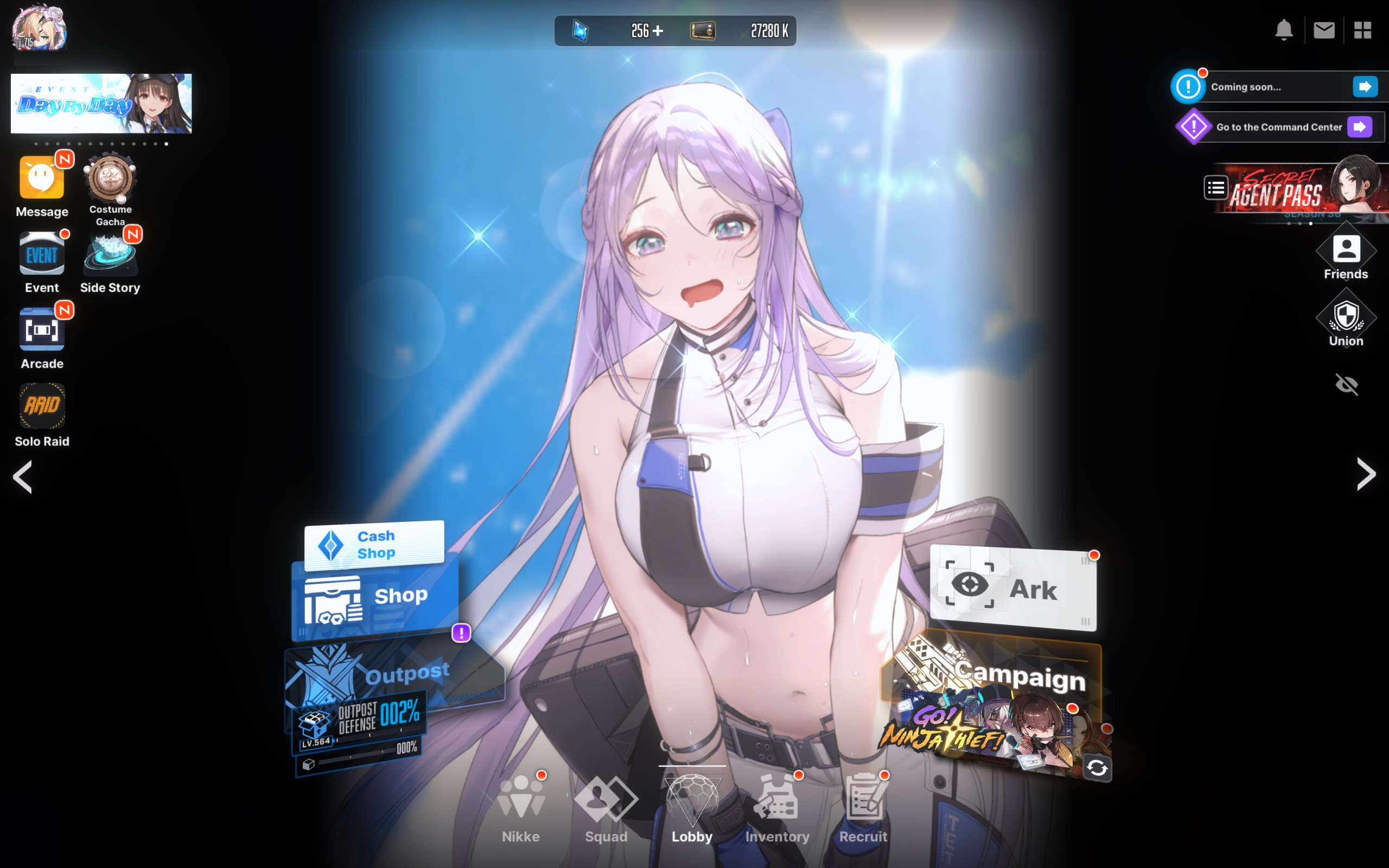Open the notification bell alerts
This screenshot has height=868, width=1389.
(x=1284, y=30)
